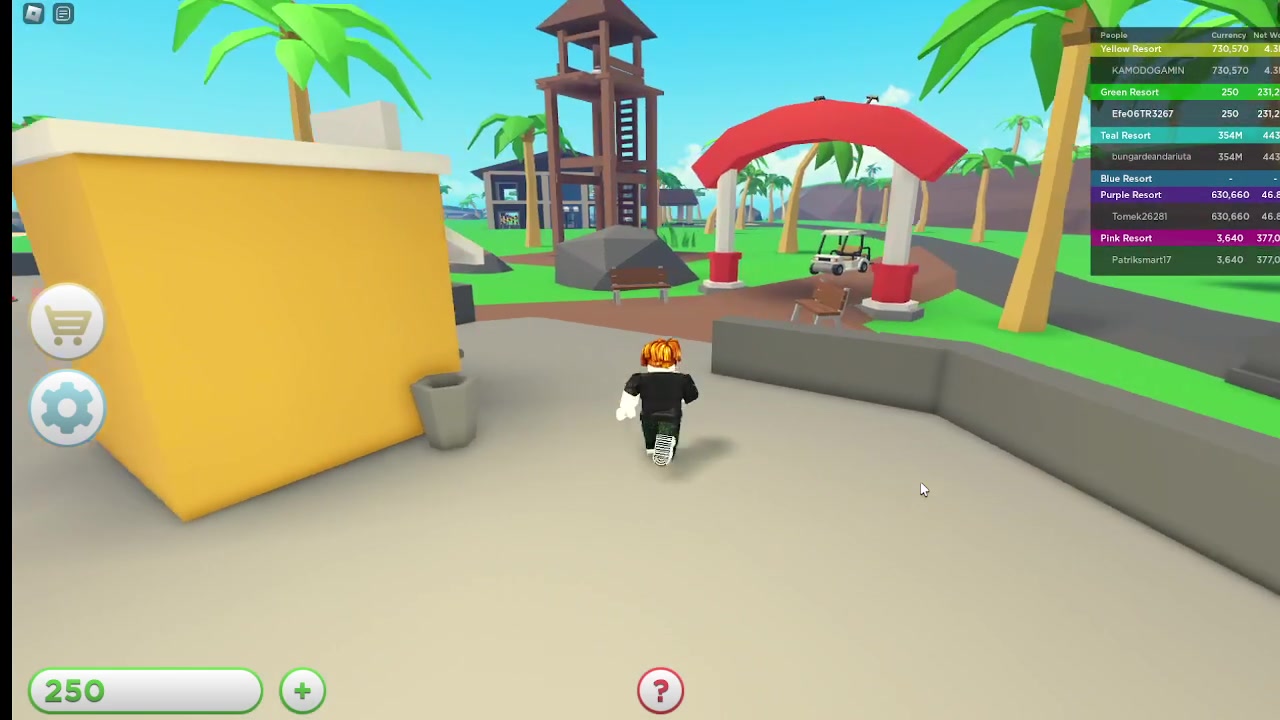Click the gear cog inside the settings button

(x=66, y=407)
